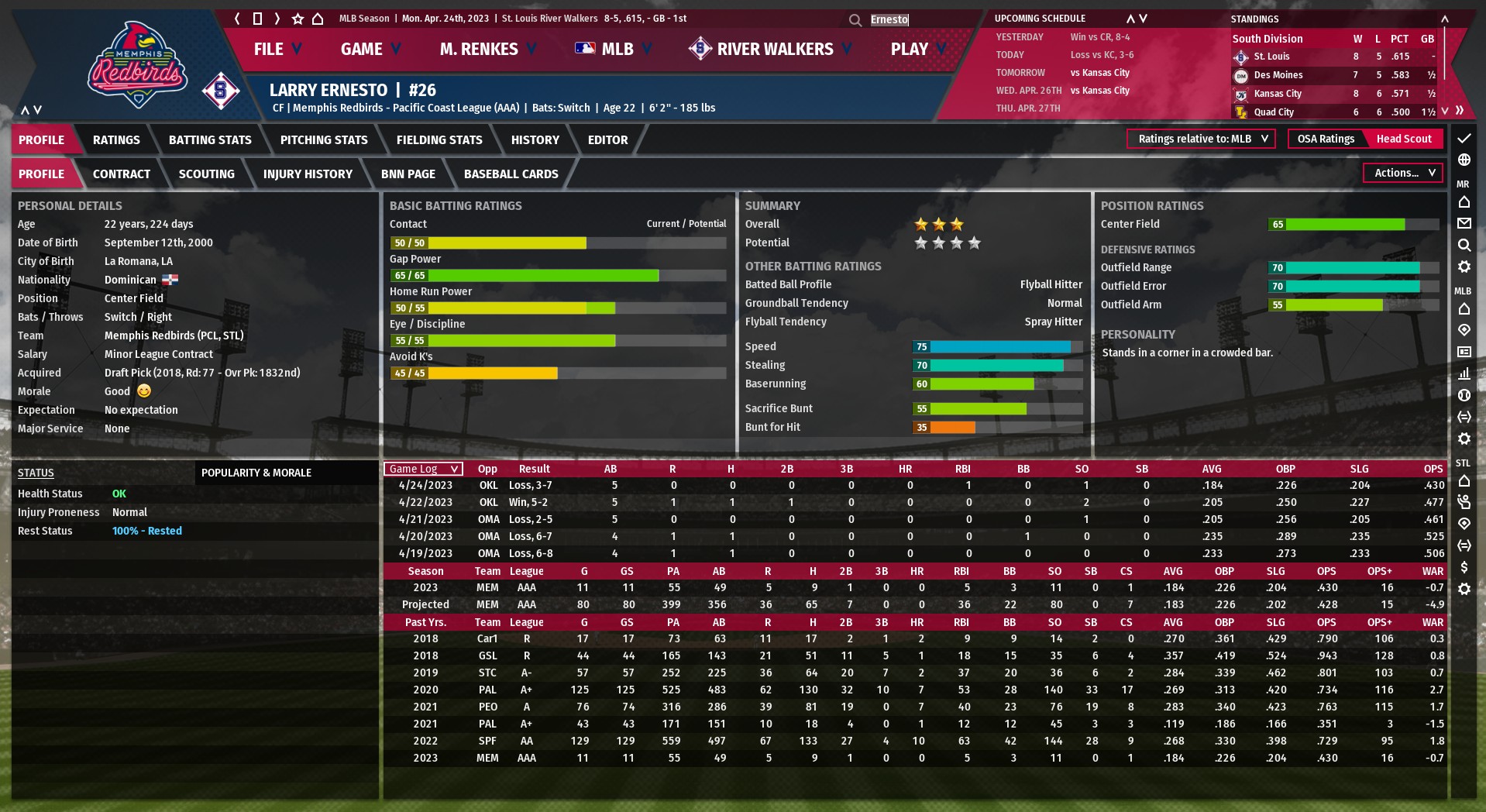Open the Actions dropdown
This screenshot has width=1486, height=812.
coord(1403,173)
